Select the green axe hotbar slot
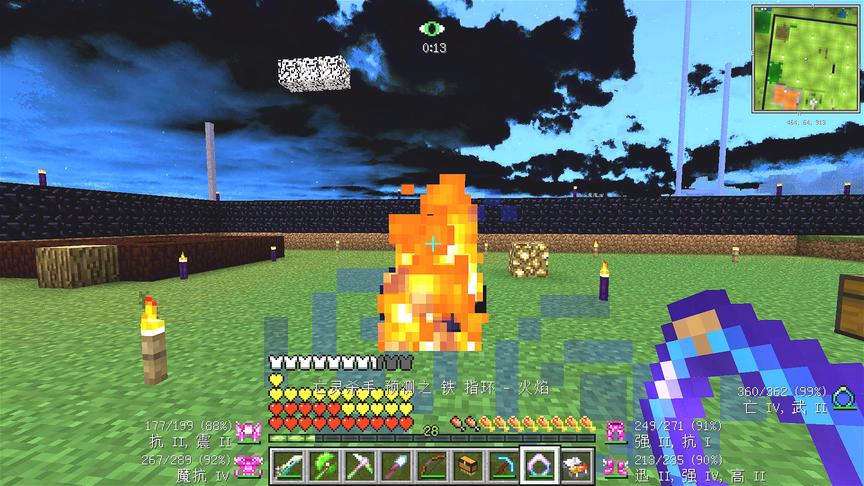 (323, 464)
